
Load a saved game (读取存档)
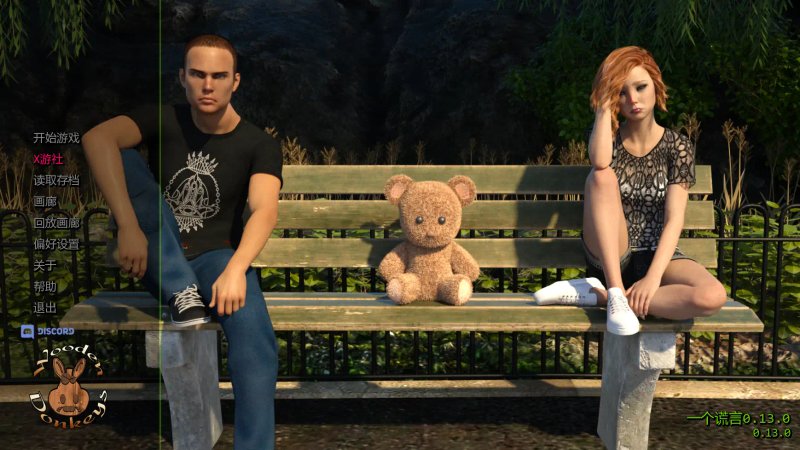click(x=56, y=181)
